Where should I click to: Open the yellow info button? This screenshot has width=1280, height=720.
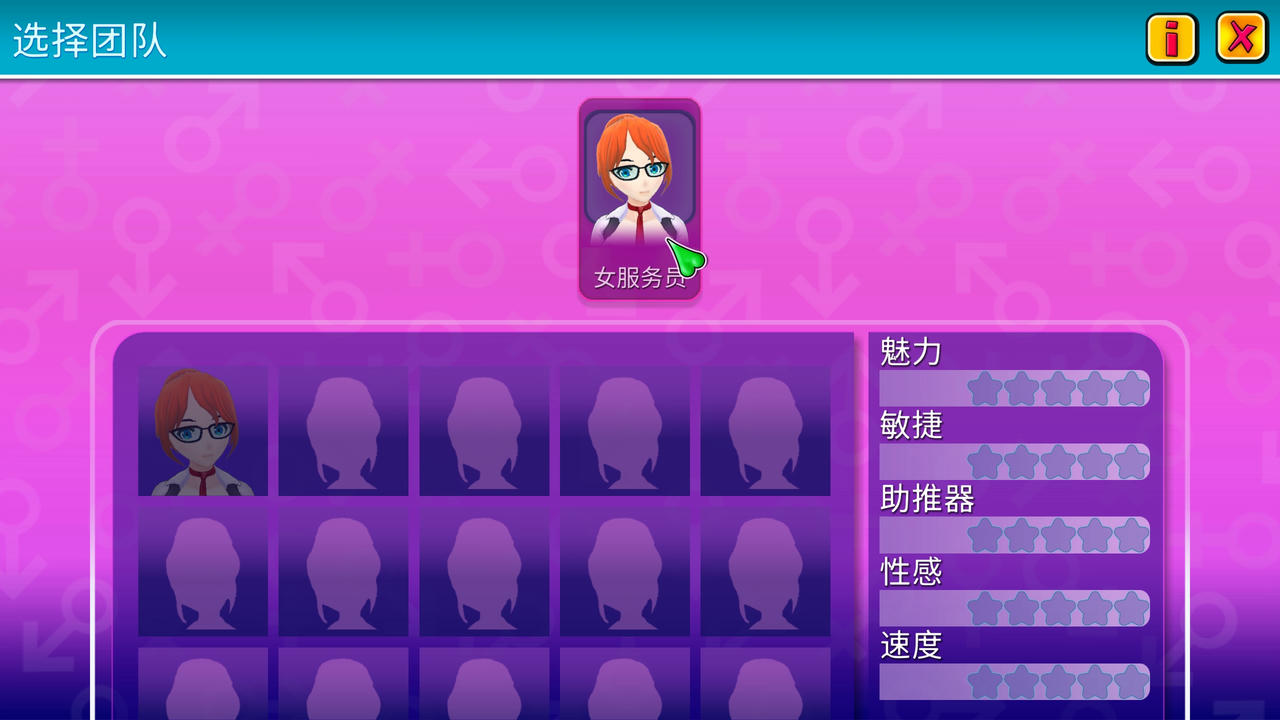click(x=1171, y=40)
